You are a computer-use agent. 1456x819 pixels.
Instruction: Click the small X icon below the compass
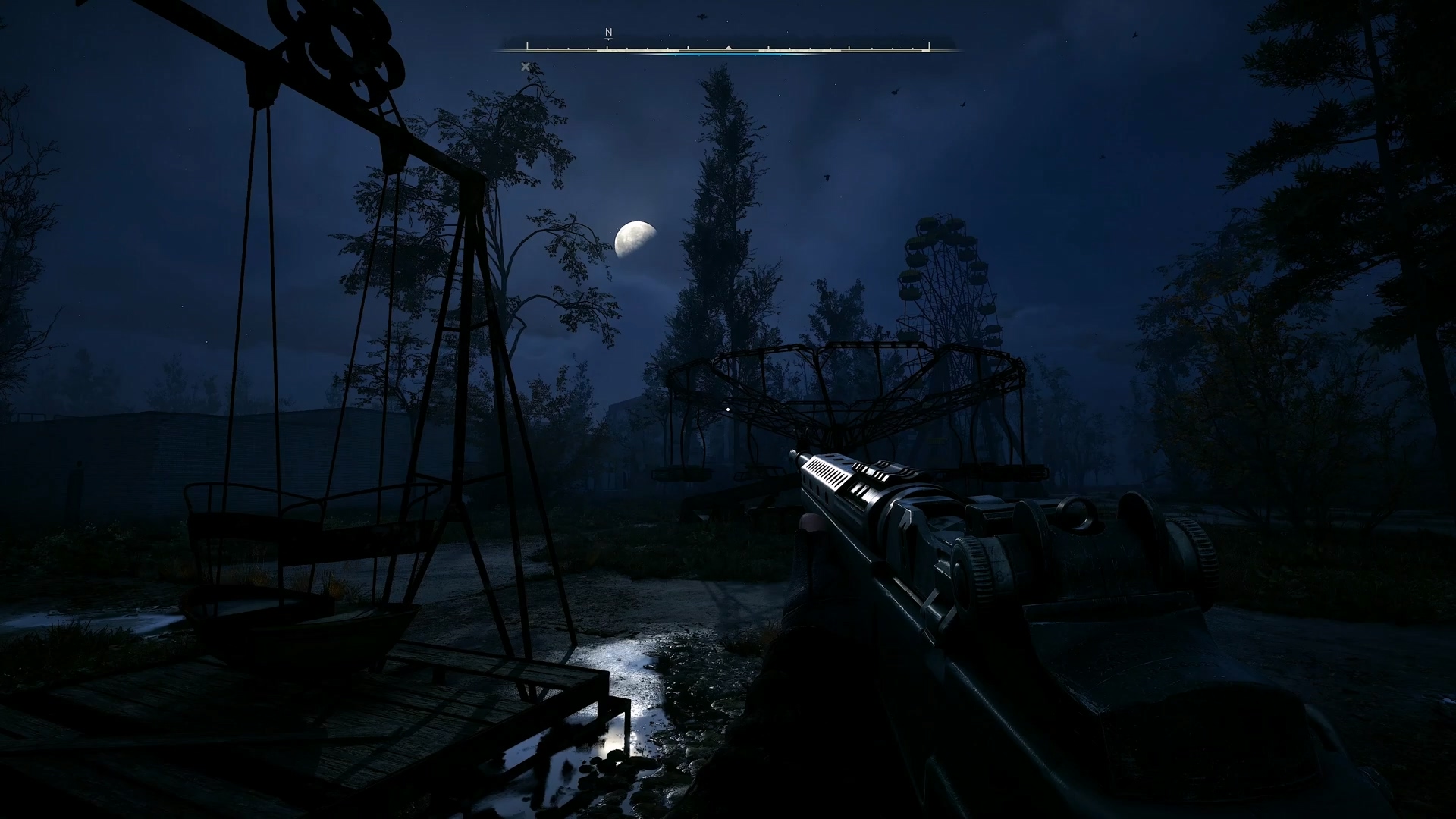coord(525,67)
